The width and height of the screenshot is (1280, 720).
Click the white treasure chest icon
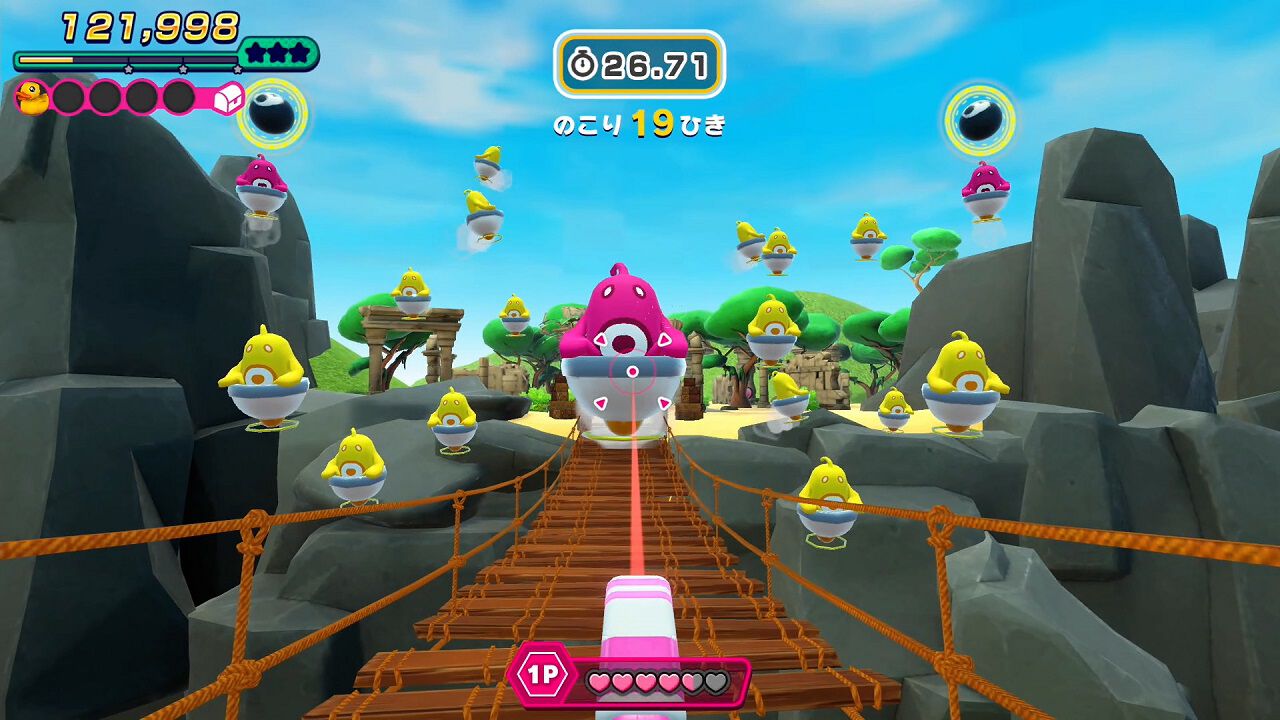coord(227,97)
